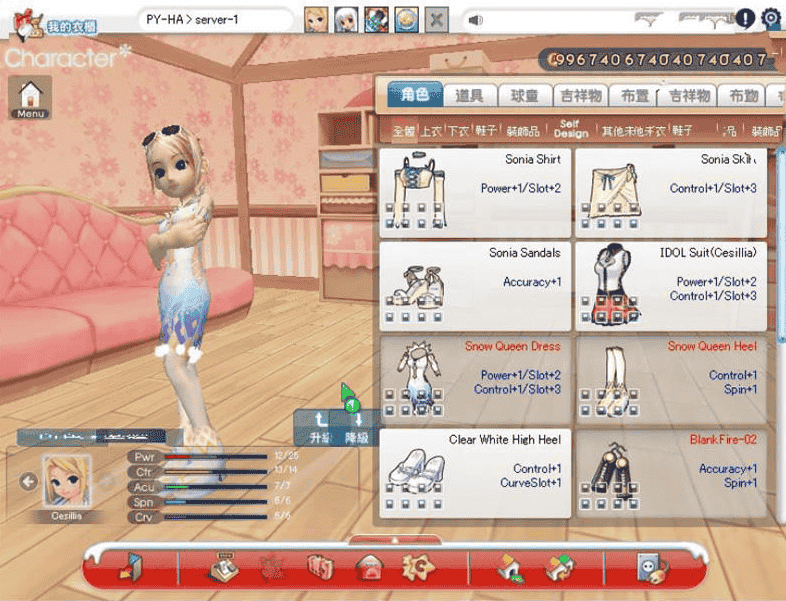Image resolution: width=786 pixels, height=601 pixels.
Task: Switch to the 道具 items tab
Action: 469,96
